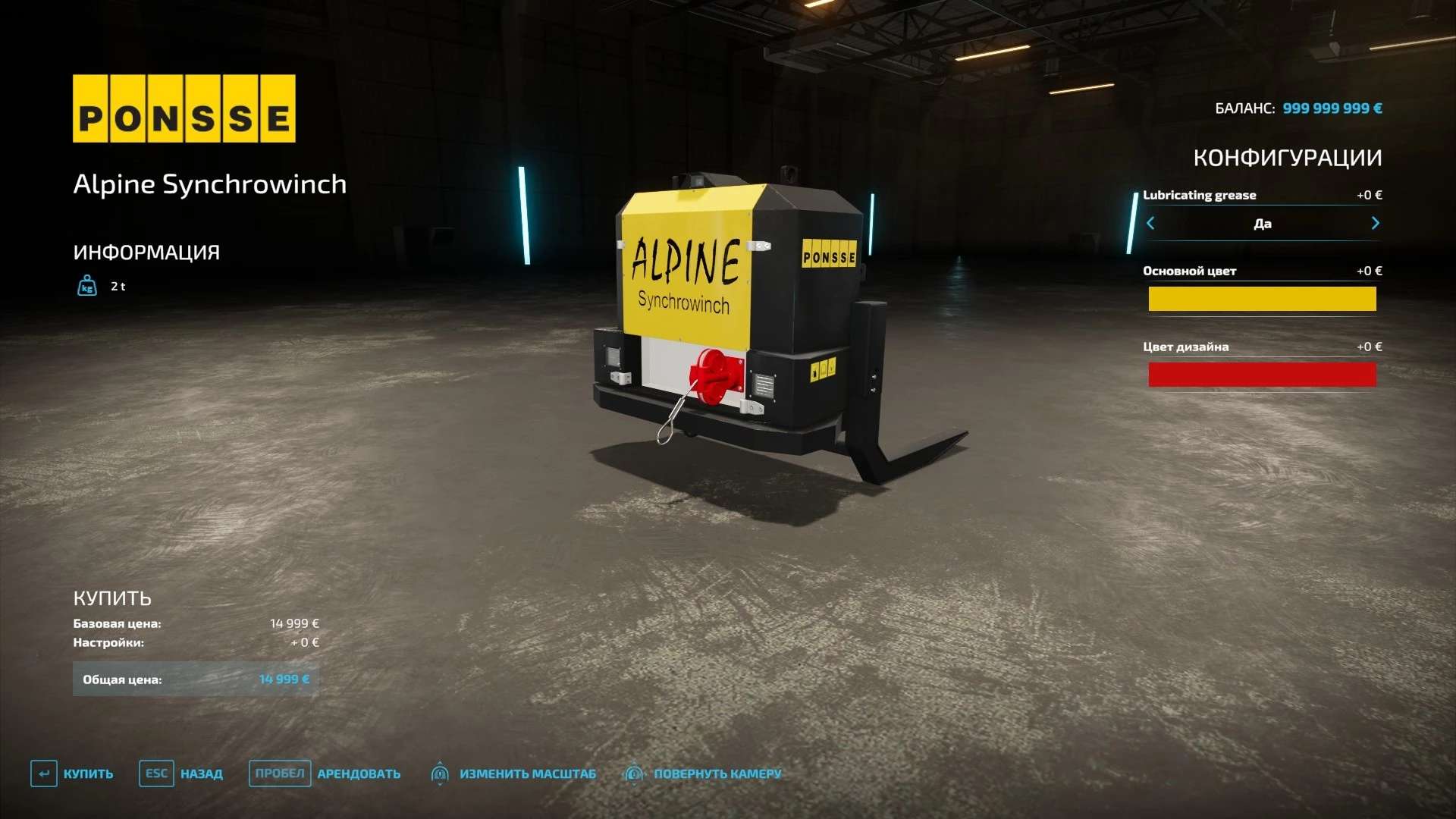
Task: Buy the Alpine Synchrowinch with КУПИТЬ
Action: coord(73,773)
